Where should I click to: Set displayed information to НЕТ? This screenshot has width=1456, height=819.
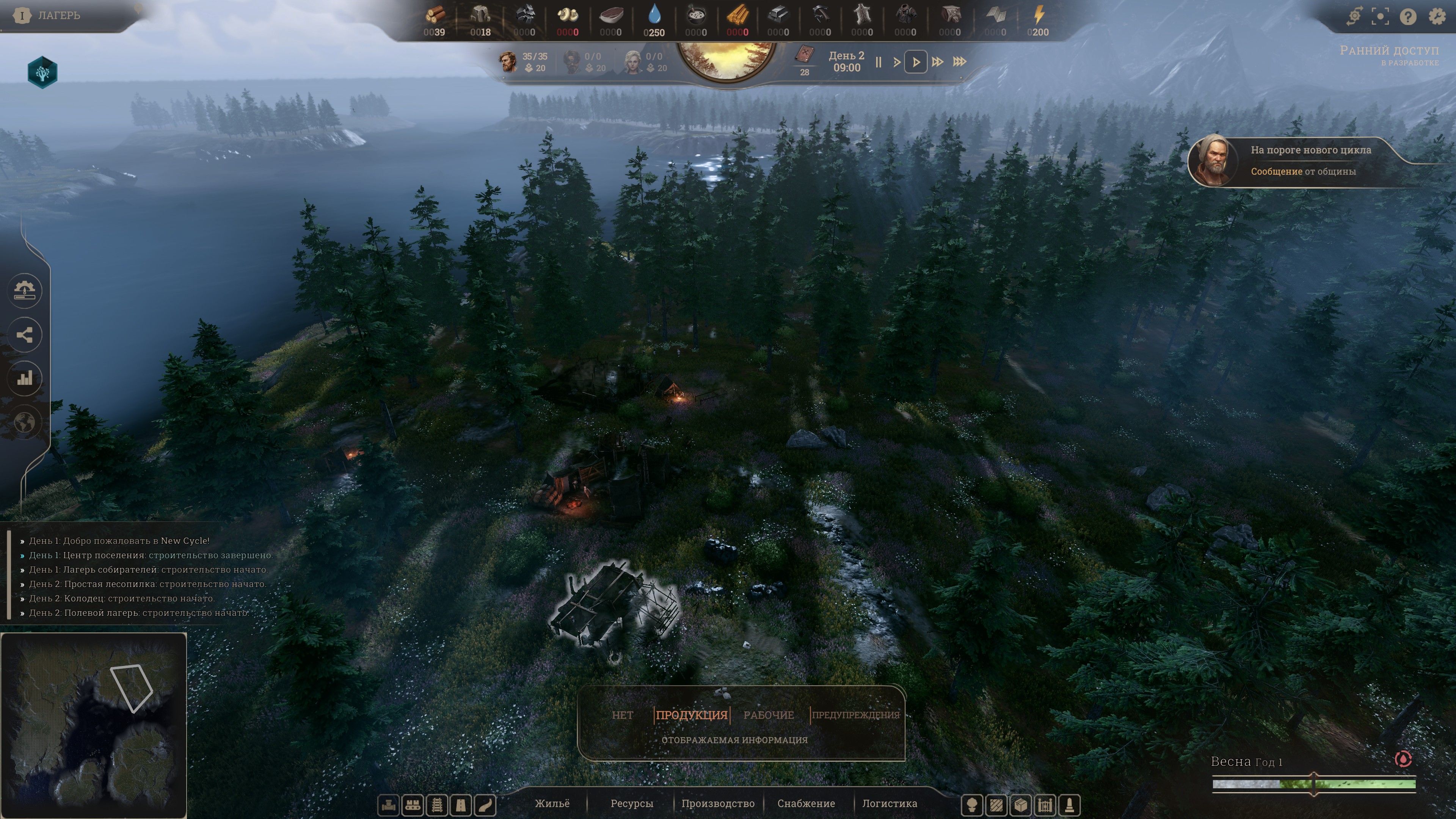pos(622,715)
